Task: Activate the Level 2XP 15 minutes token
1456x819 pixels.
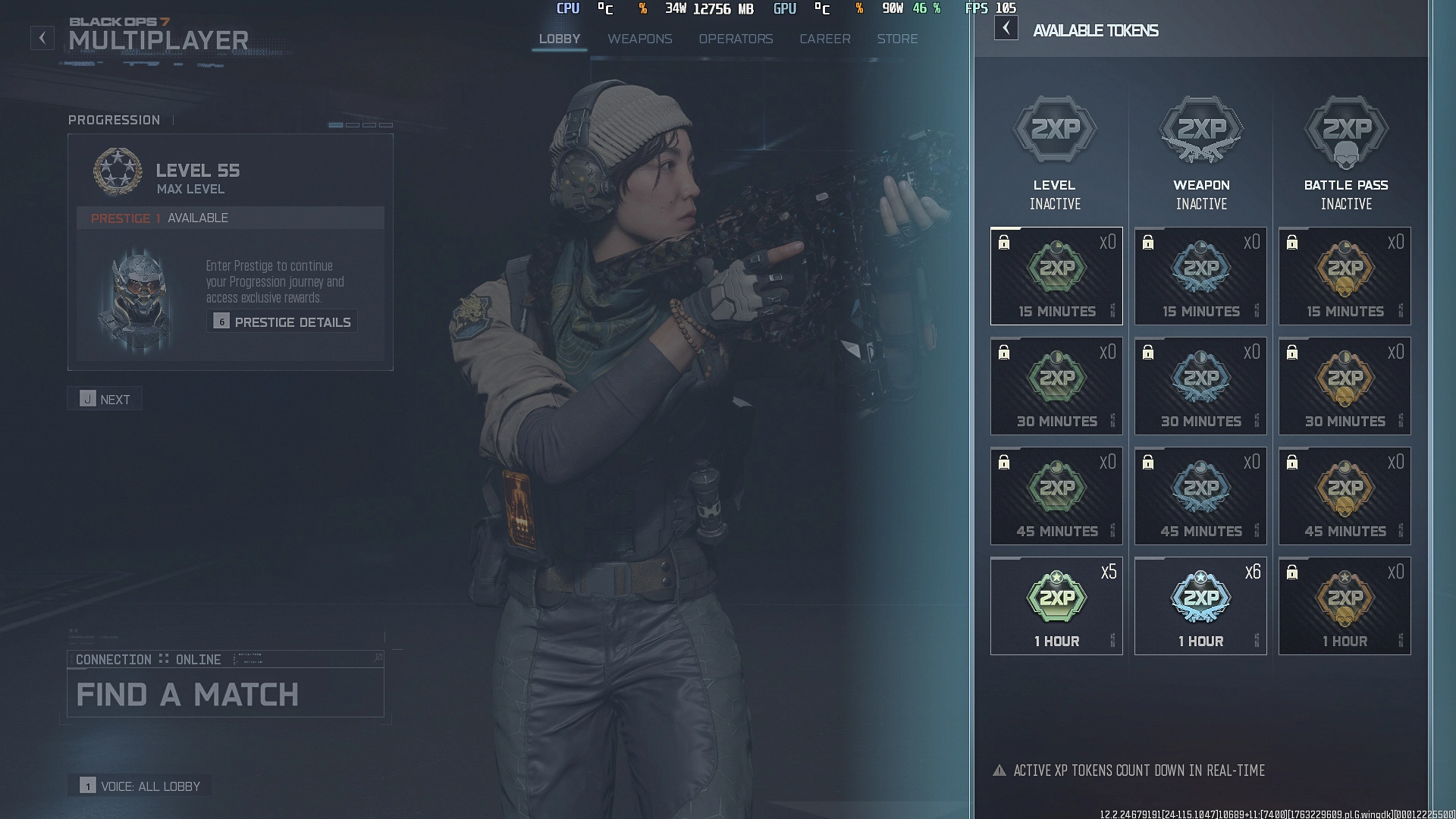Action: pyautogui.click(x=1056, y=275)
